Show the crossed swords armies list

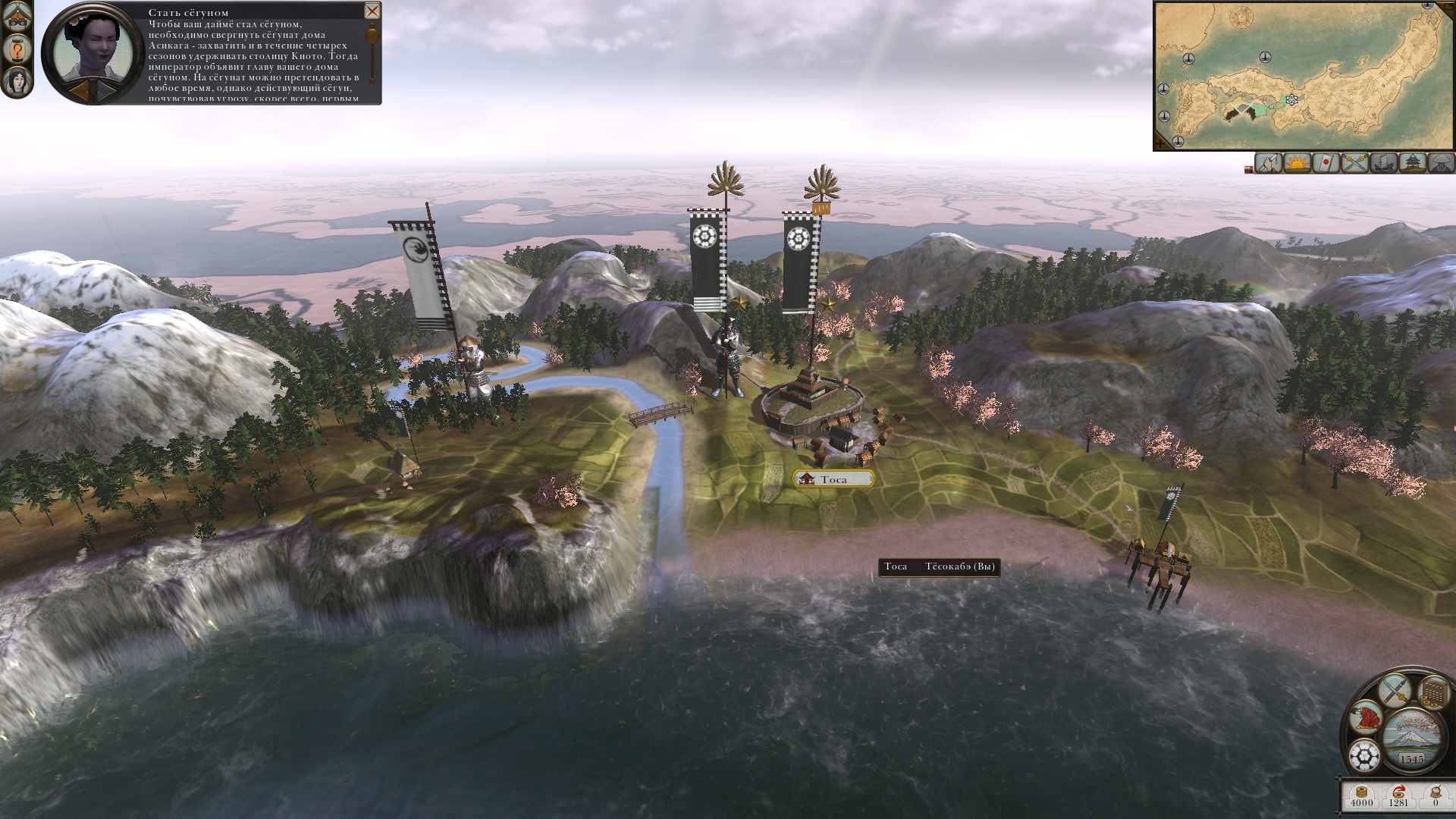[x=1354, y=163]
